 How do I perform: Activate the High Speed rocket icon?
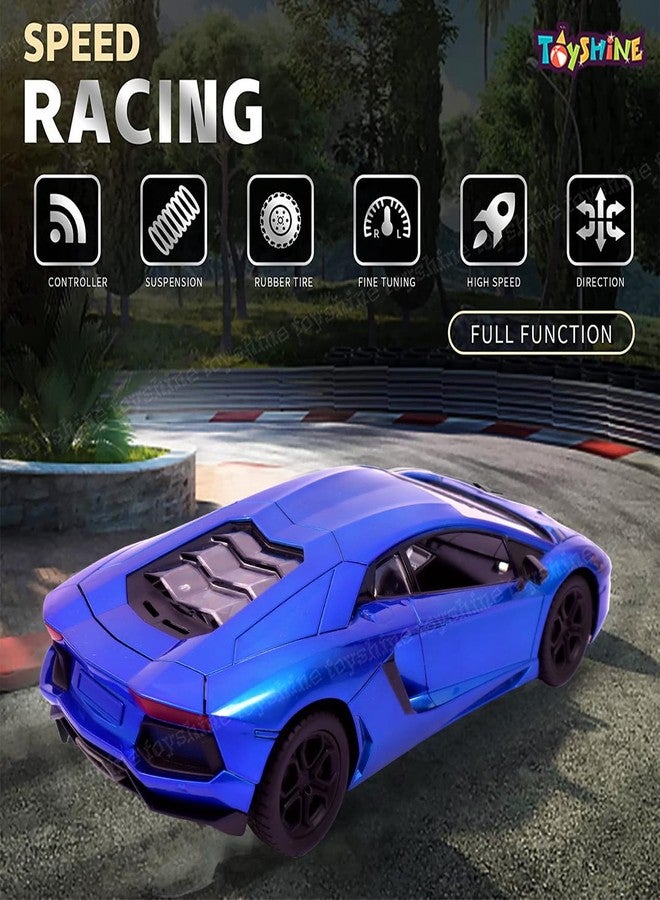(493, 220)
